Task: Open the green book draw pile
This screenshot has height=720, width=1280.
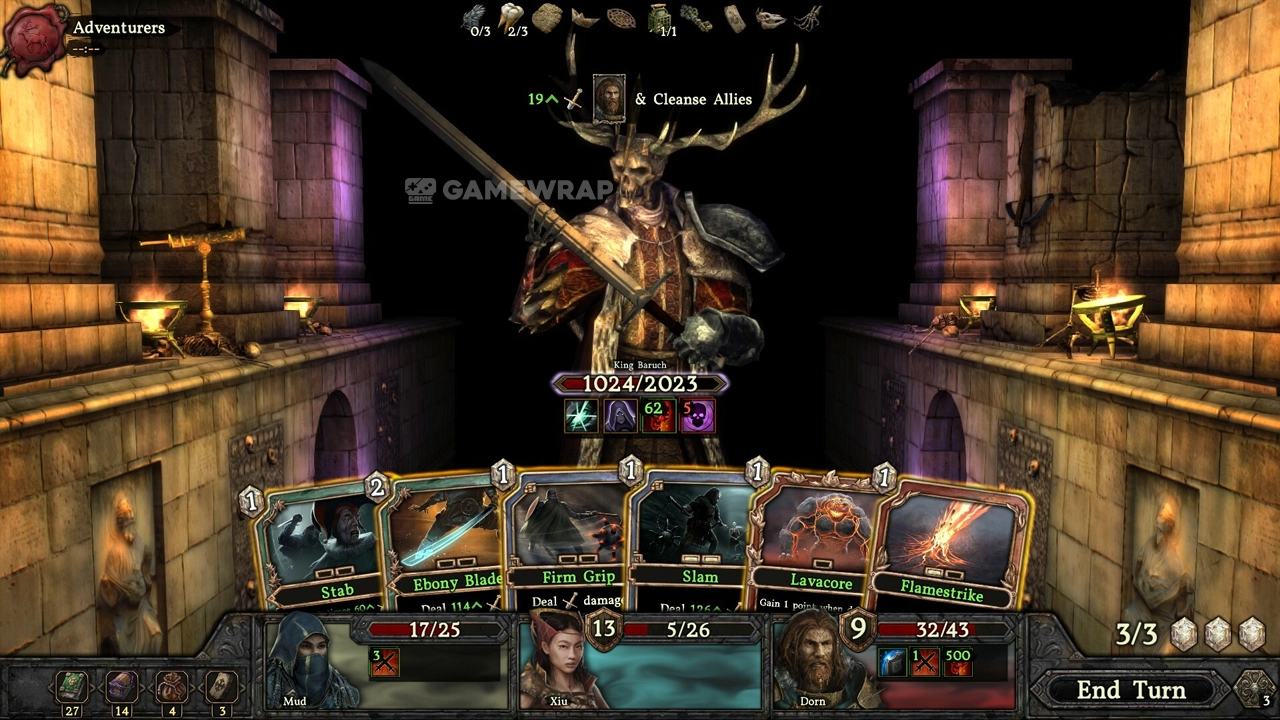Action: click(72, 687)
